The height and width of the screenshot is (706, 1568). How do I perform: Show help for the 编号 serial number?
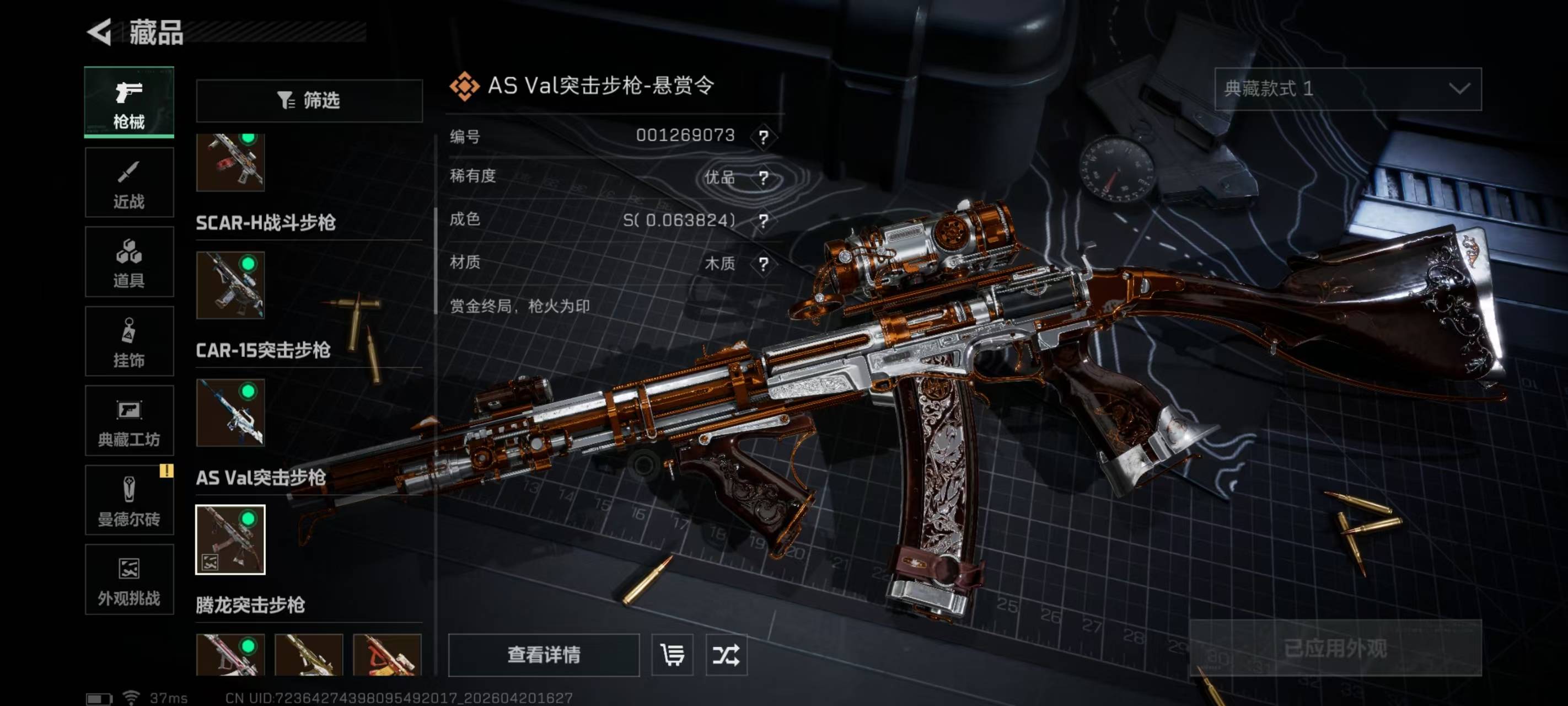point(763,136)
